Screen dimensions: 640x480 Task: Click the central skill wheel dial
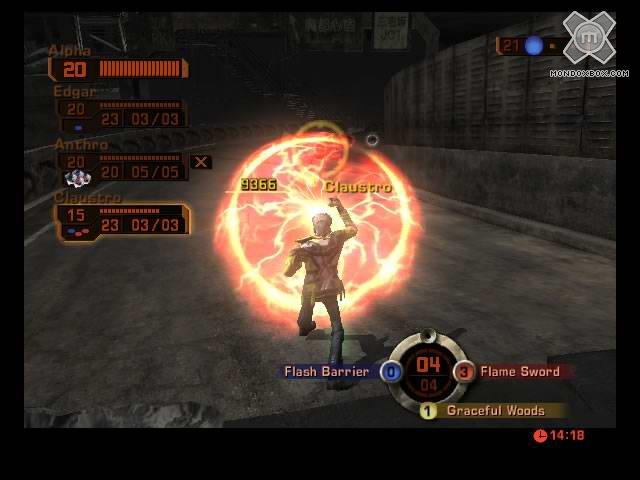tap(428, 370)
